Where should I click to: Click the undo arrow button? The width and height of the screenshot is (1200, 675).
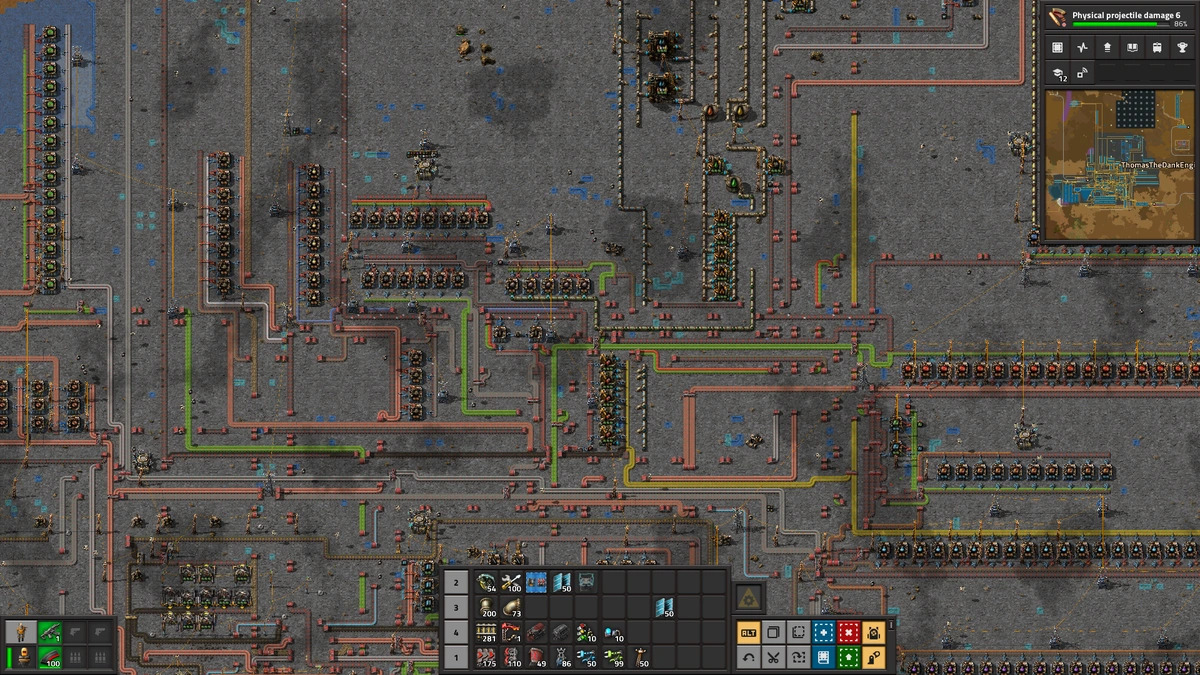[x=748, y=657]
